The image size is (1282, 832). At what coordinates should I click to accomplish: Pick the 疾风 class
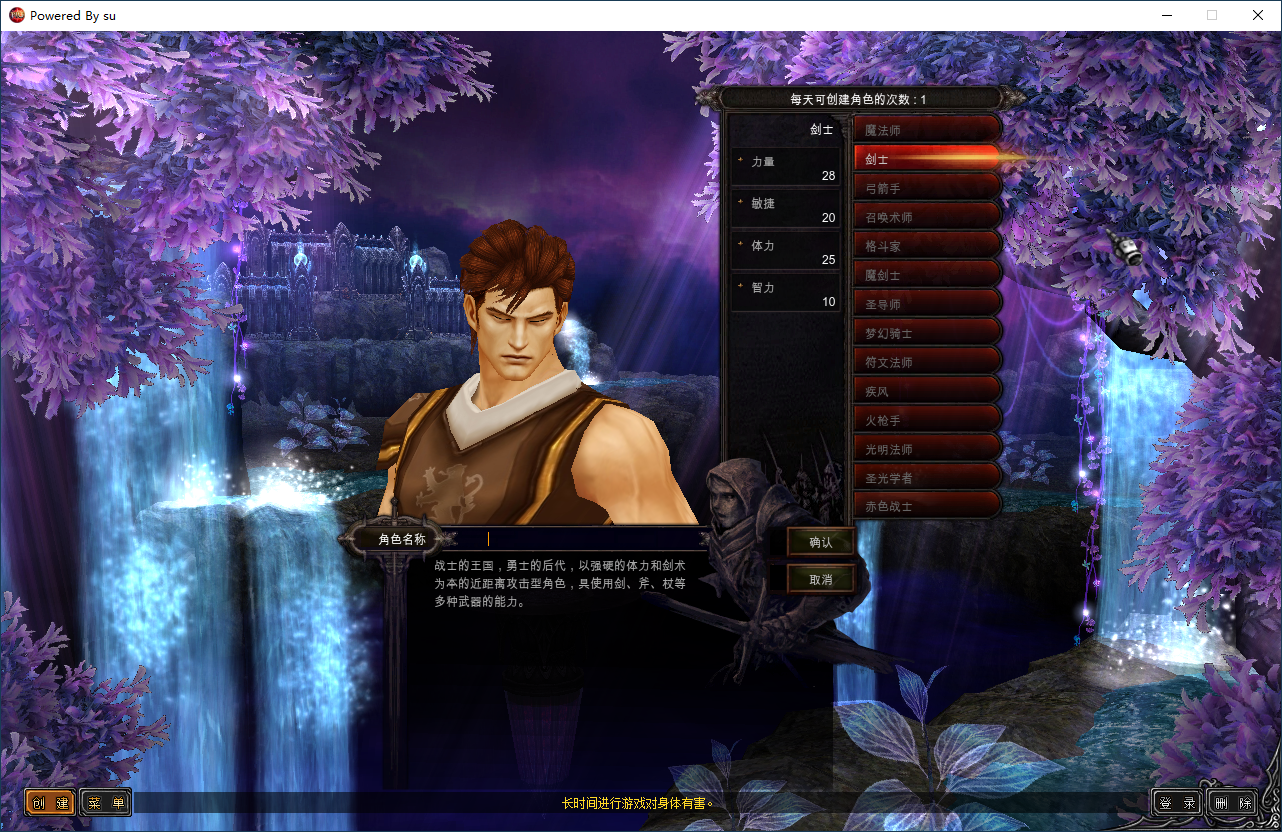click(926, 391)
